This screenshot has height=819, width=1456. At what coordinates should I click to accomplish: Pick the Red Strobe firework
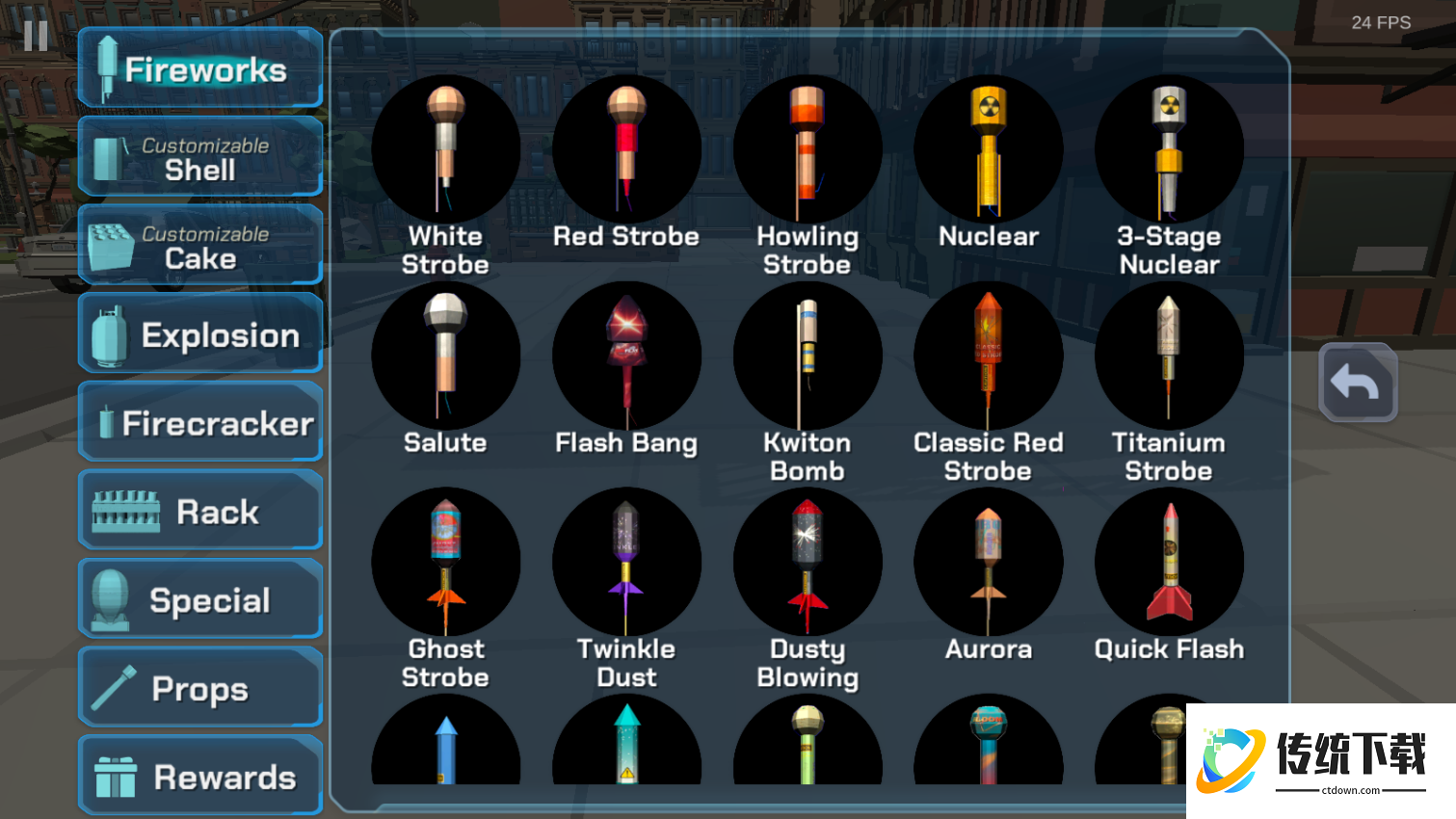[626, 150]
